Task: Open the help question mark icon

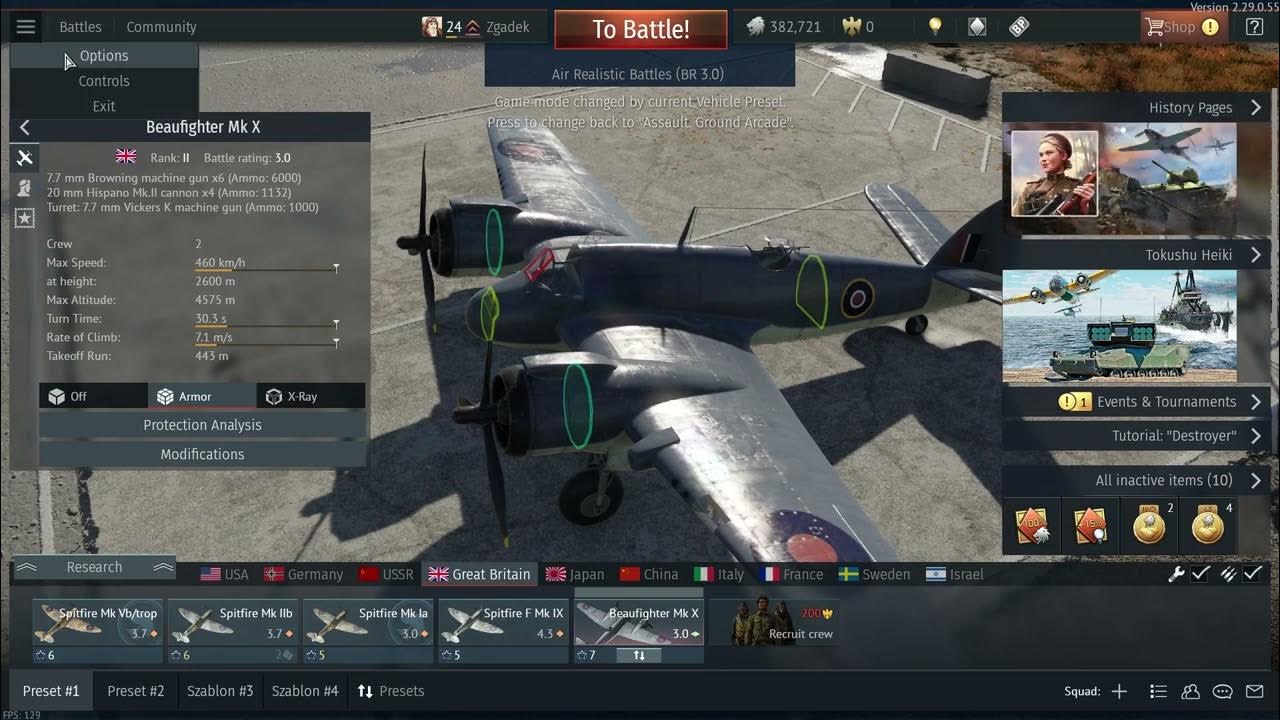Action: point(1253,27)
